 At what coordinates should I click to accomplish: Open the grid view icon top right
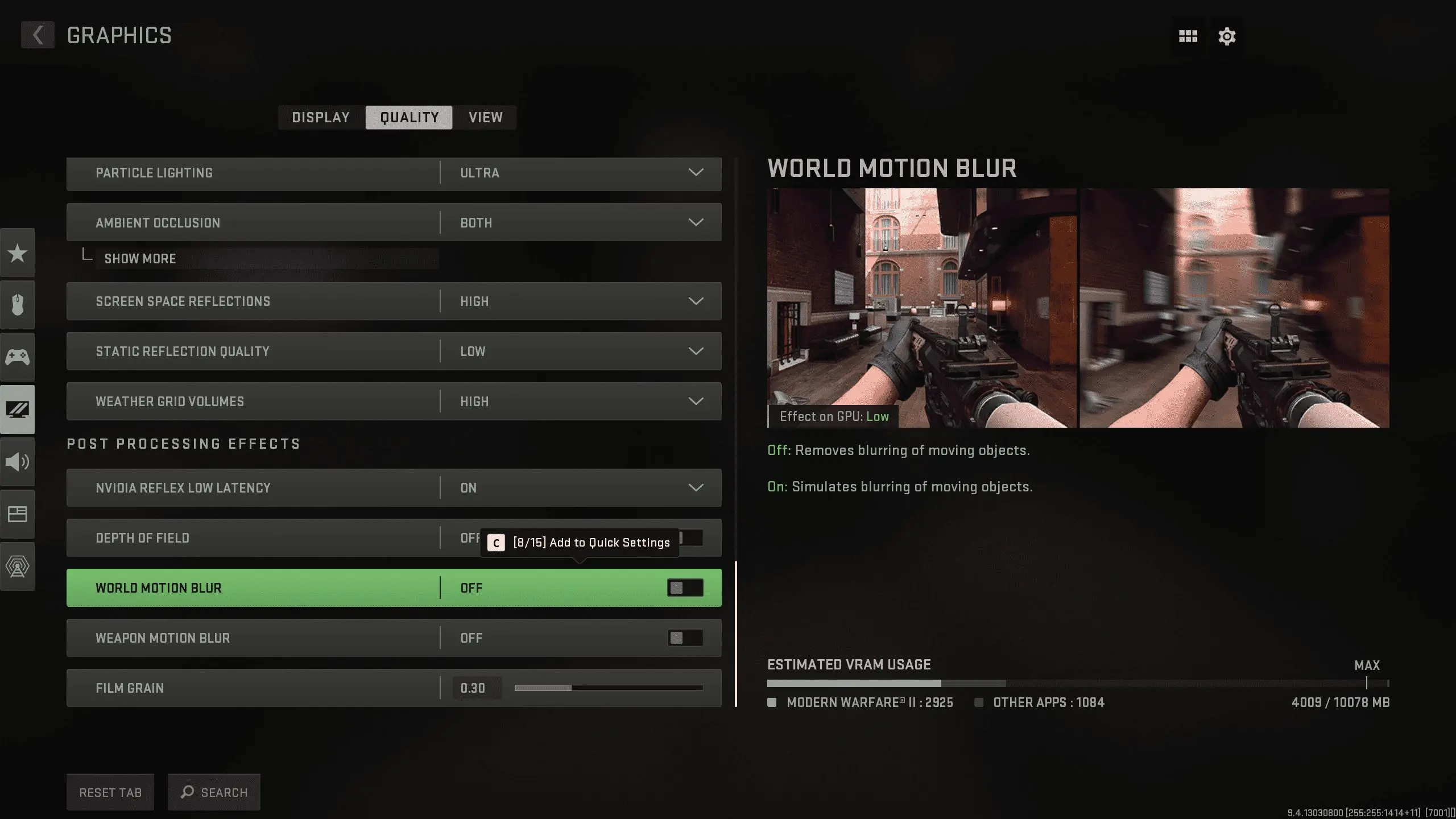1188,36
